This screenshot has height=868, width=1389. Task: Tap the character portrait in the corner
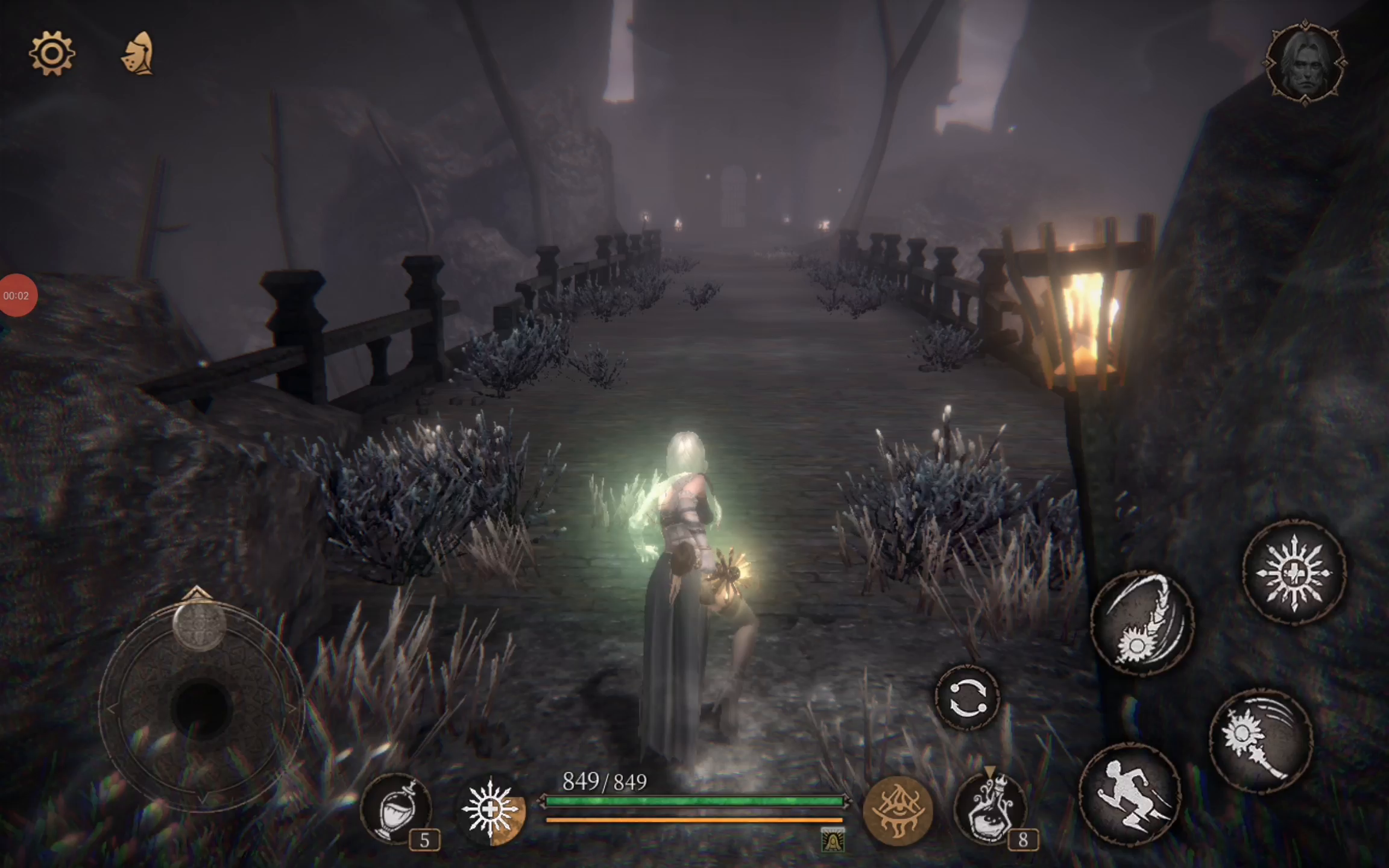1305,62
